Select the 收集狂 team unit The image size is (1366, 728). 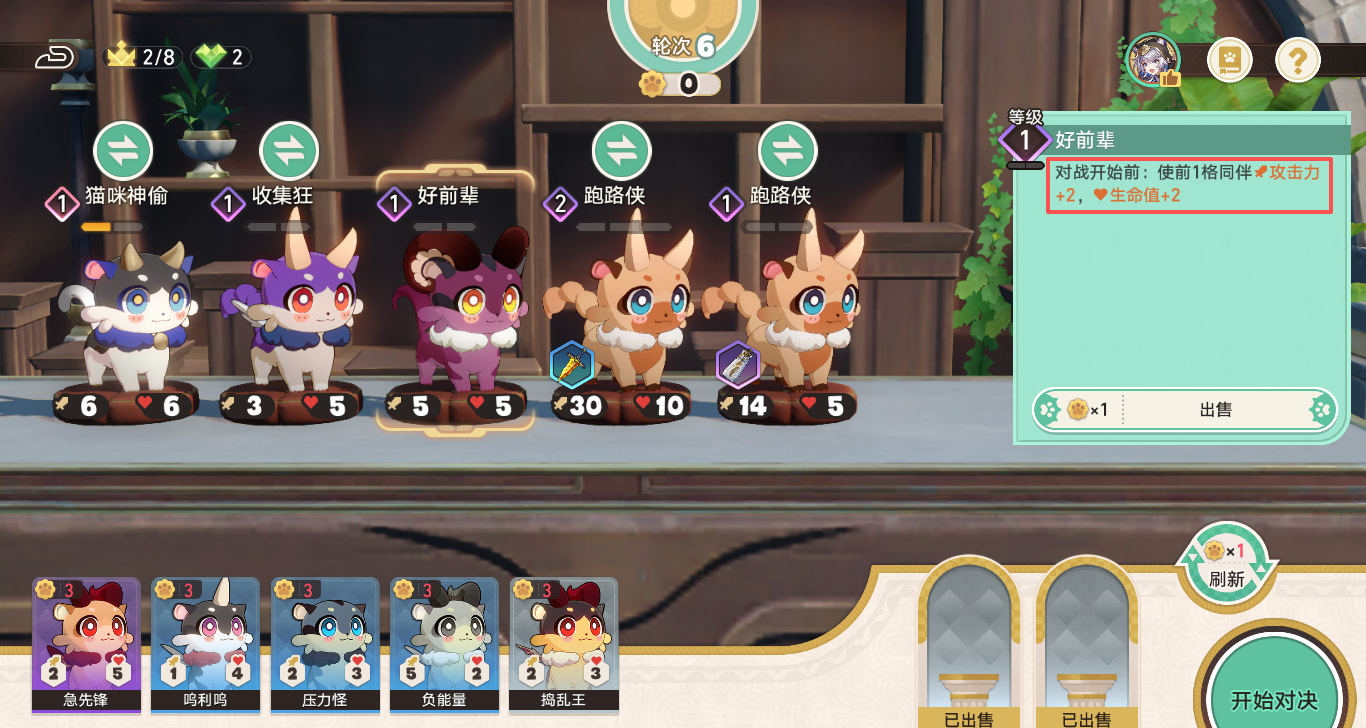pos(290,320)
